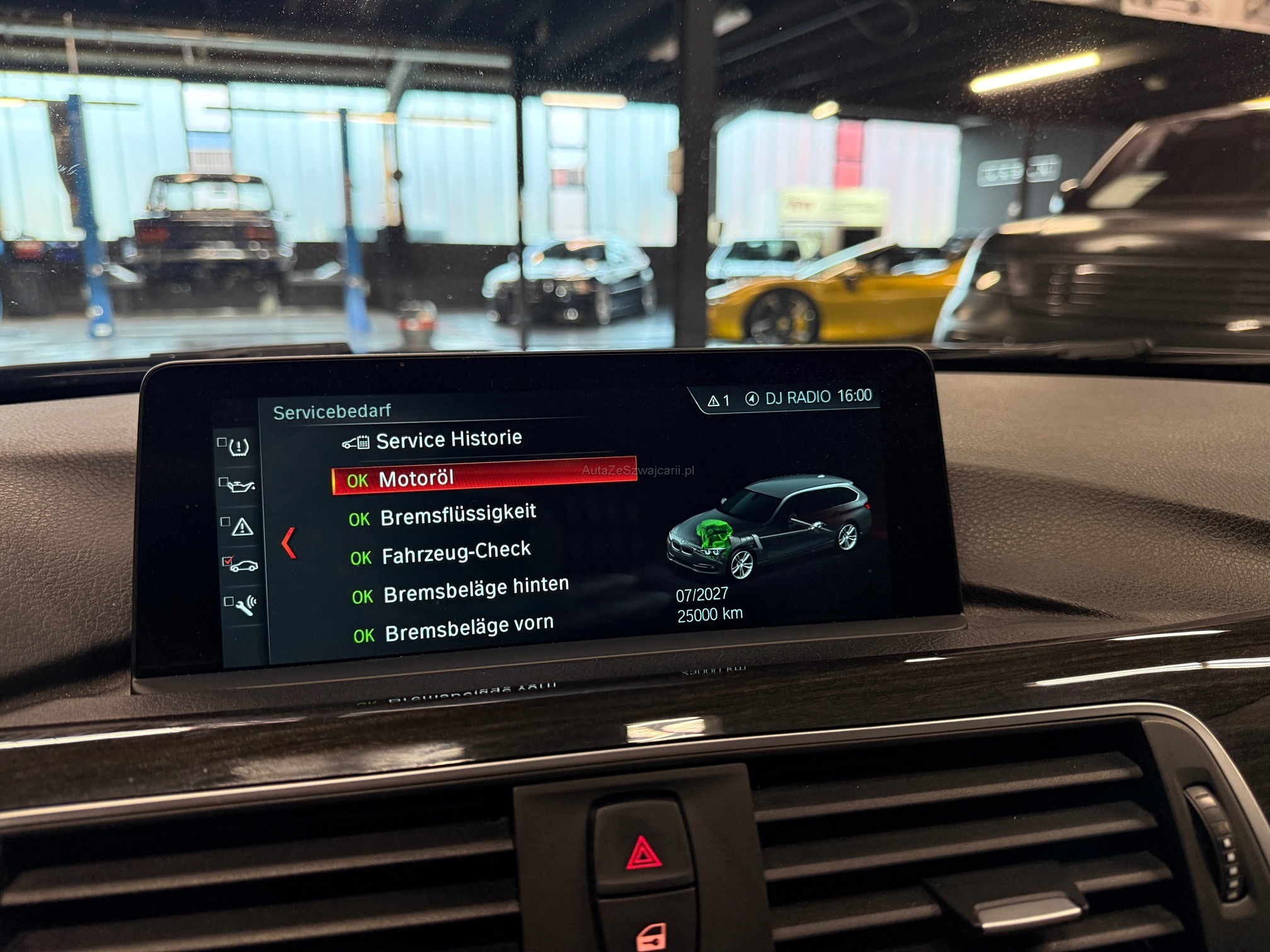Click the red back arrow
This screenshot has width=1270, height=952.
point(289,543)
